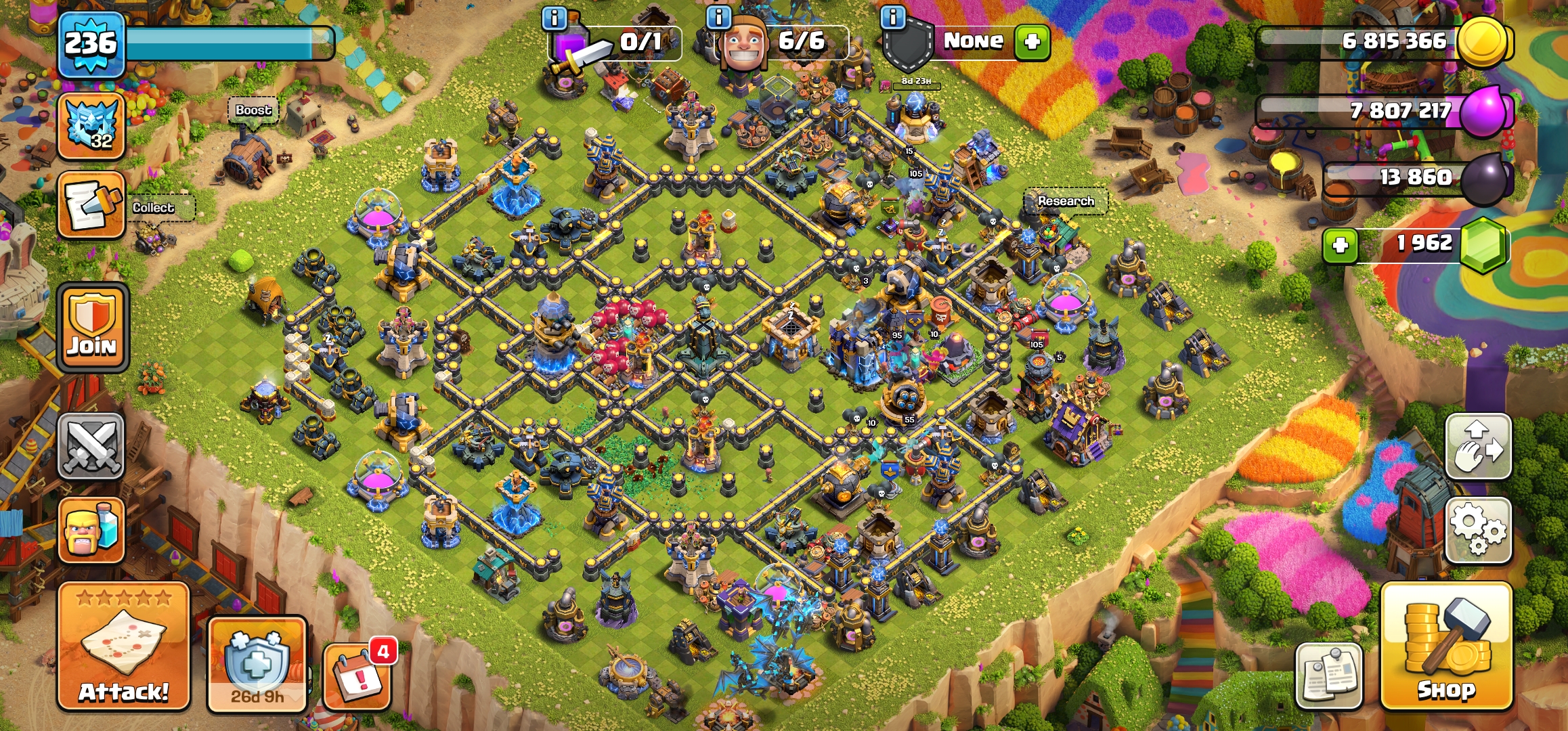The image size is (1568, 731).
Task: Open the Shop
Action: (1445, 646)
